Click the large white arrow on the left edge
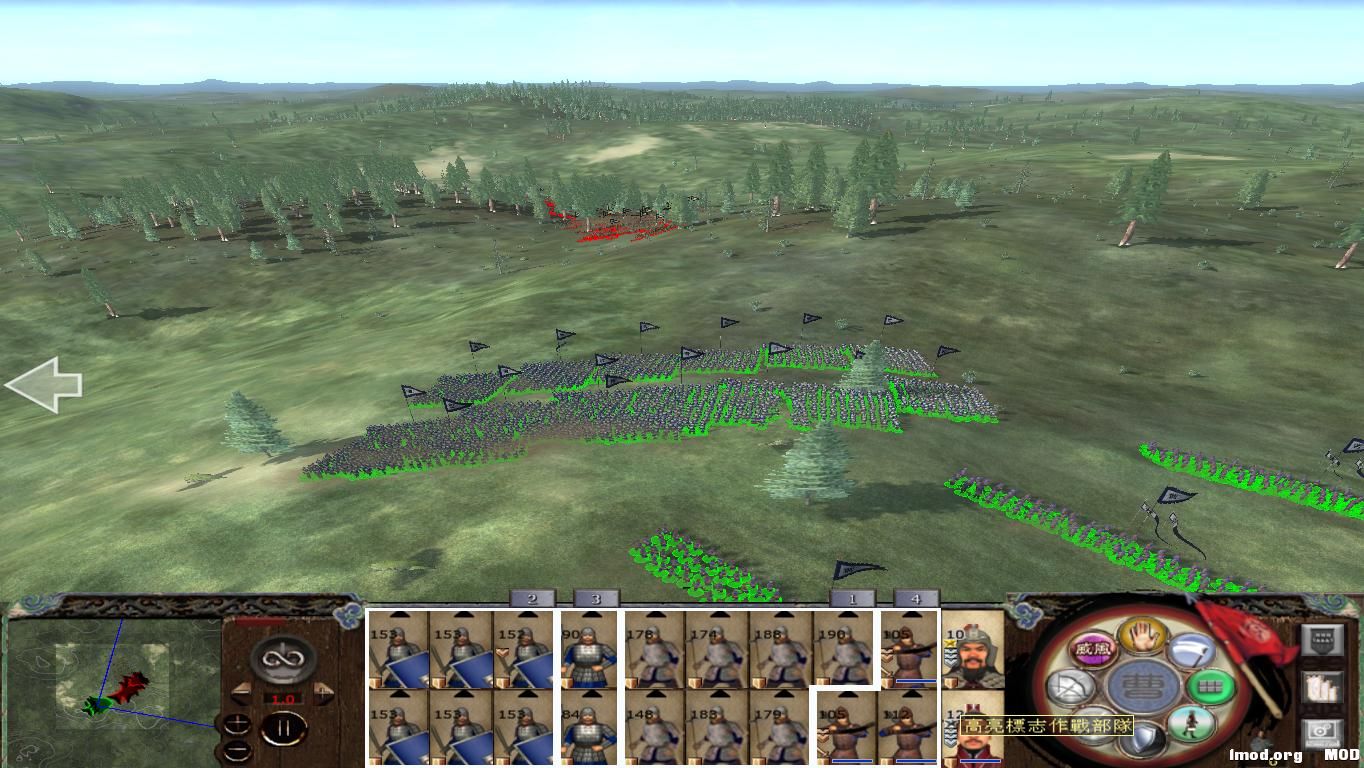This screenshot has width=1364, height=768. (x=45, y=383)
